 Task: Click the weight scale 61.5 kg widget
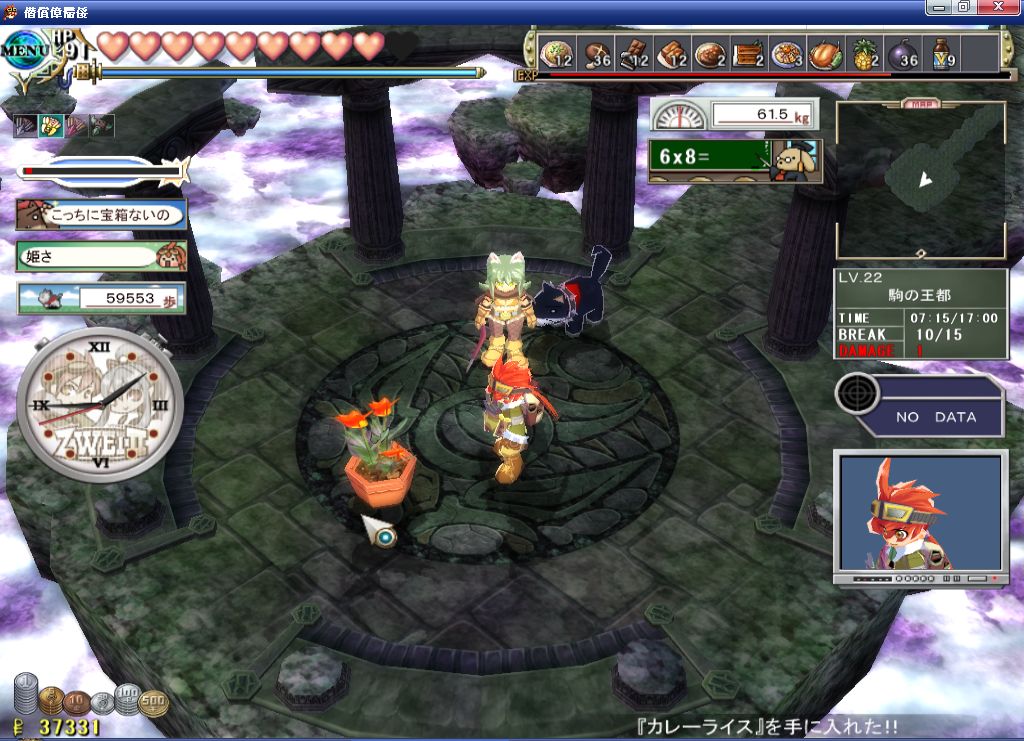pos(735,114)
